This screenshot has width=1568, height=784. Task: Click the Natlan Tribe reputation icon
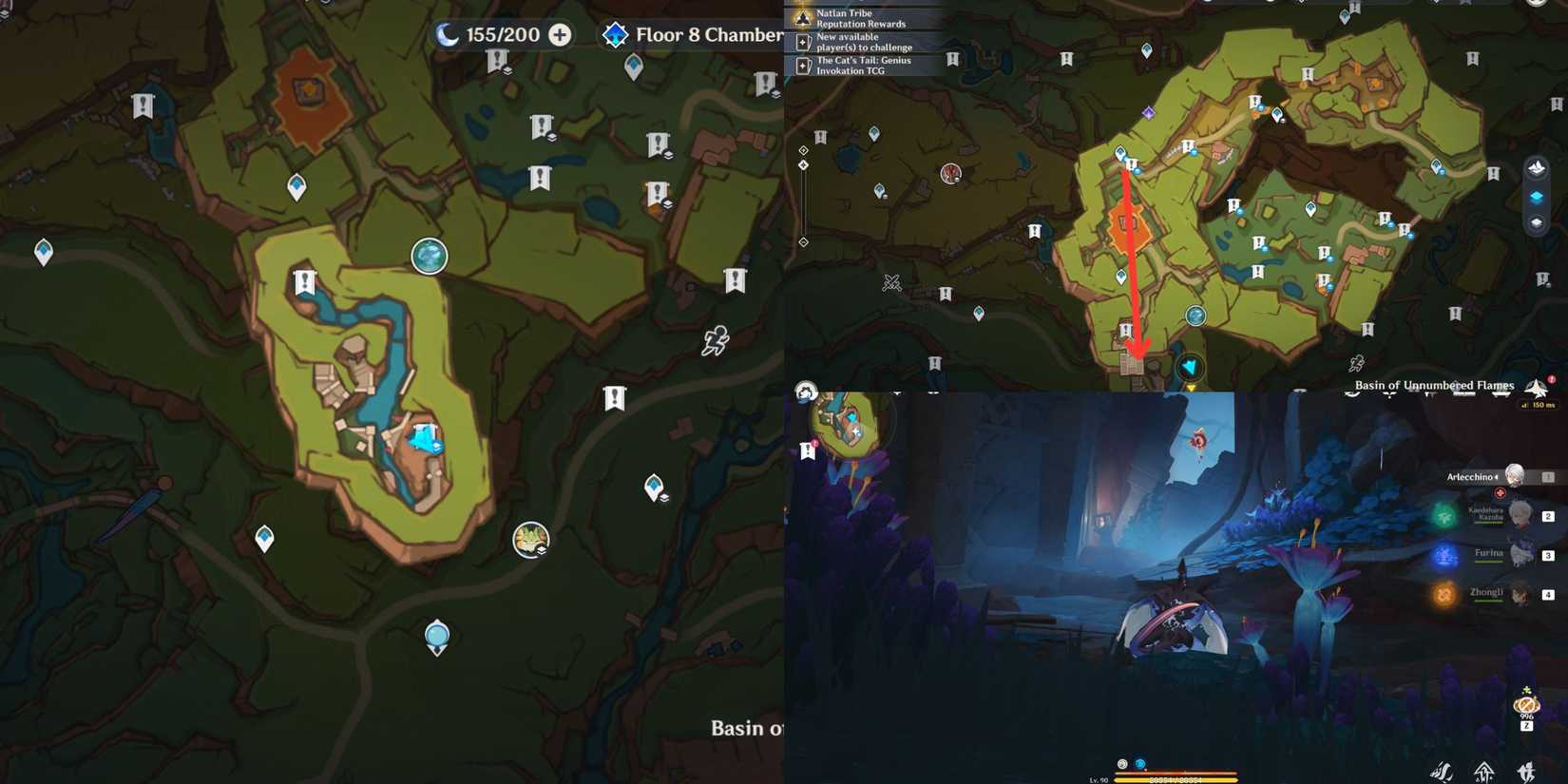click(803, 18)
